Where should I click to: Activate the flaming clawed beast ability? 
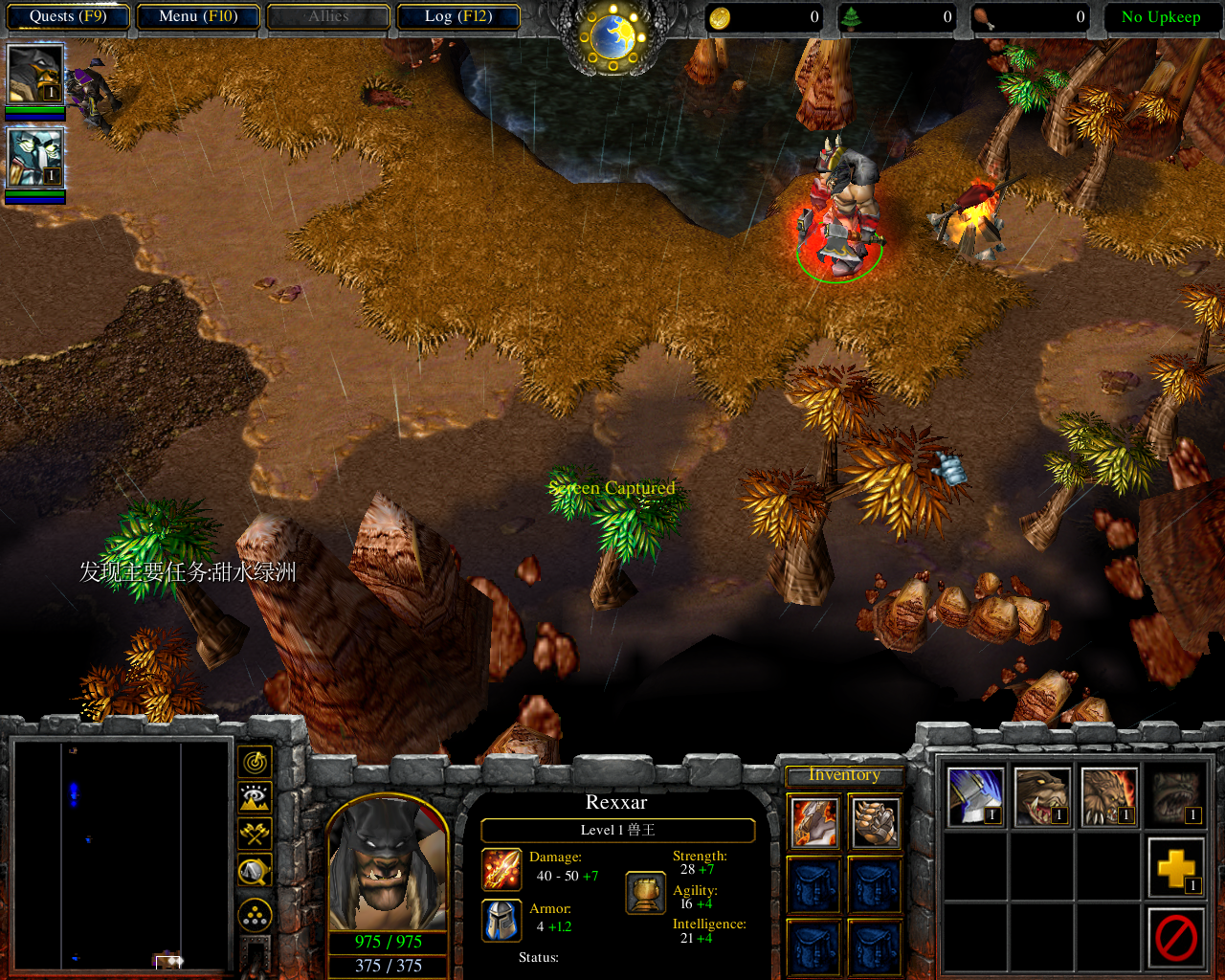pyautogui.click(x=1109, y=796)
